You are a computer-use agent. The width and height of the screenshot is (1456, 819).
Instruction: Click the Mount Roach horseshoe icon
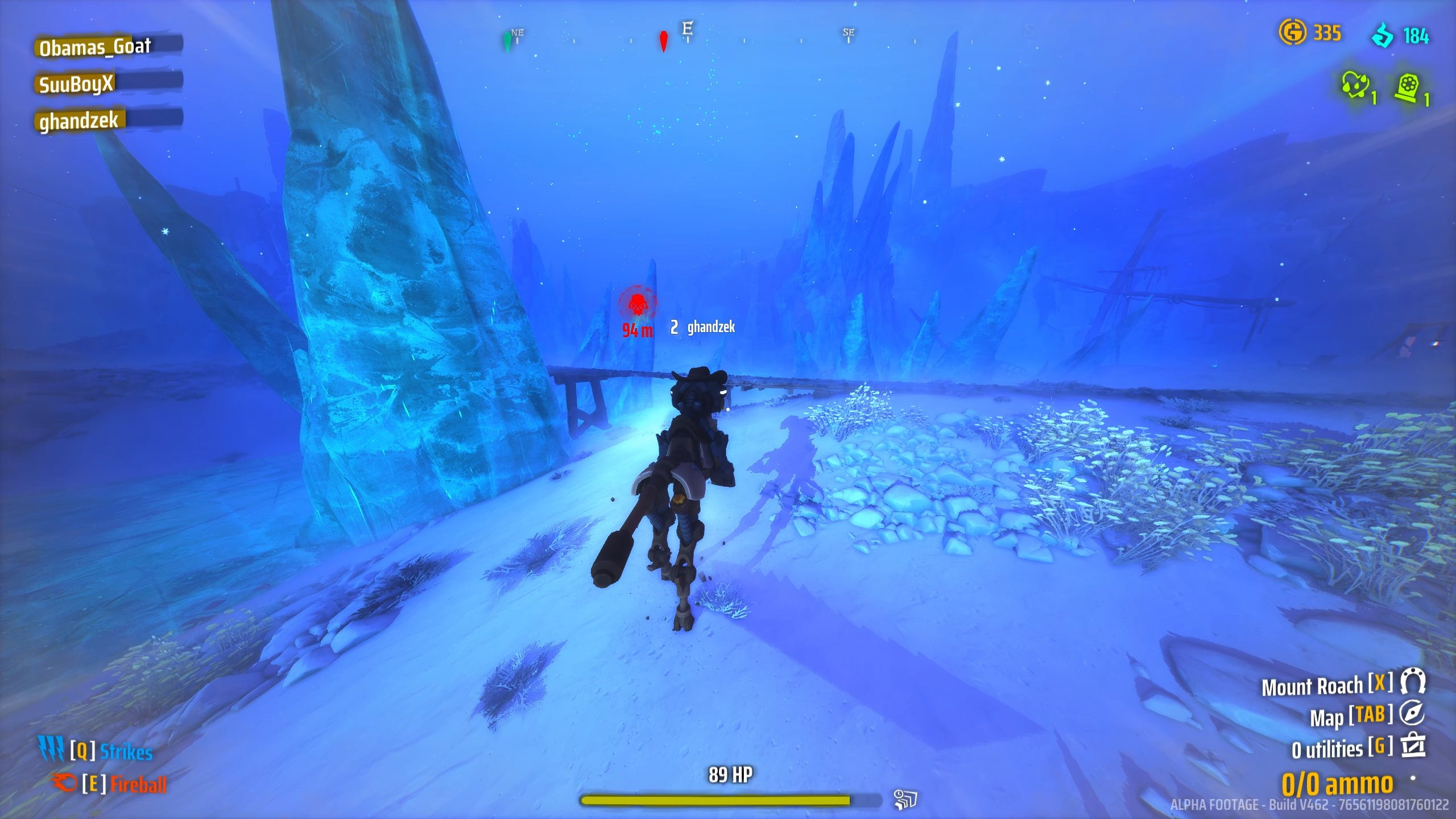(1413, 681)
